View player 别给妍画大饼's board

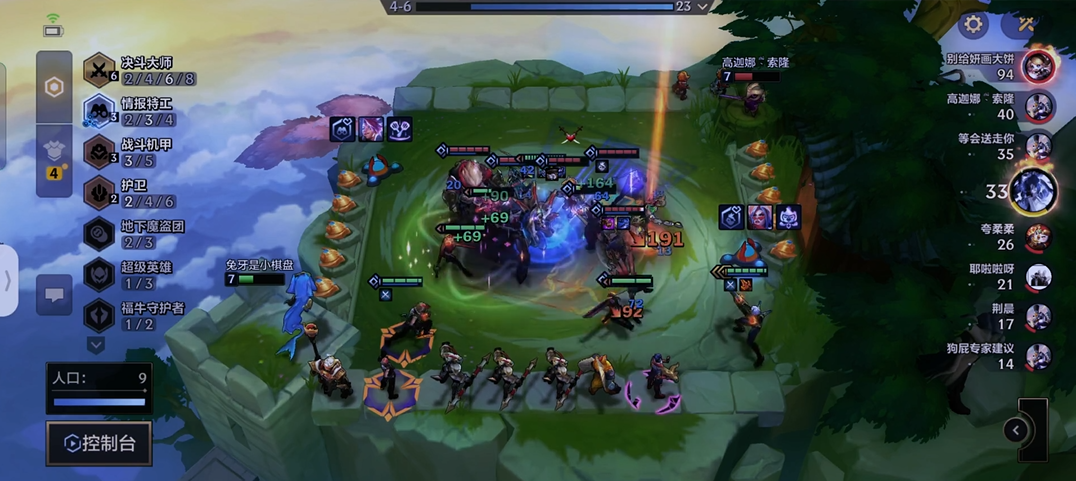click(x=1039, y=66)
